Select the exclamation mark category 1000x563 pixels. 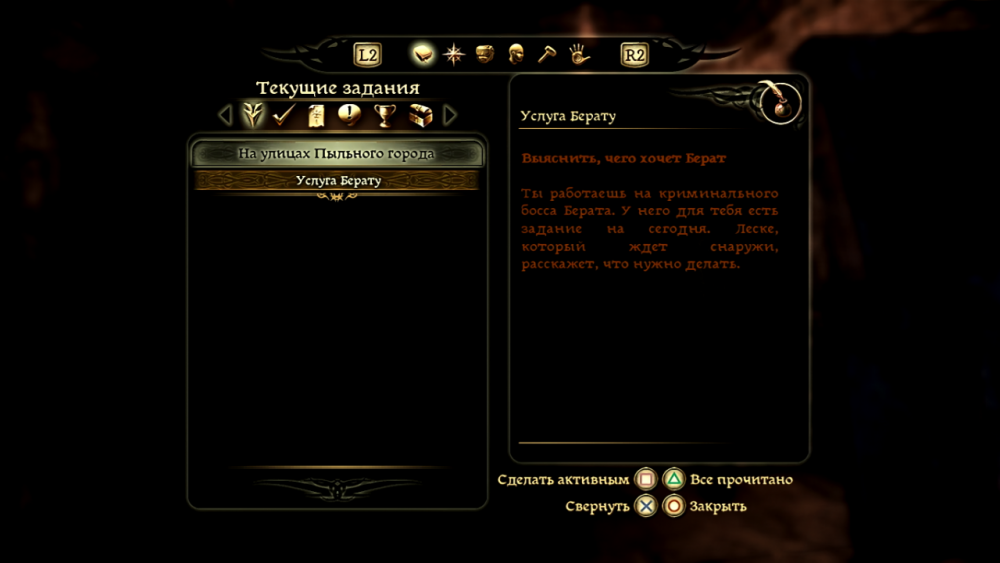point(349,115)
